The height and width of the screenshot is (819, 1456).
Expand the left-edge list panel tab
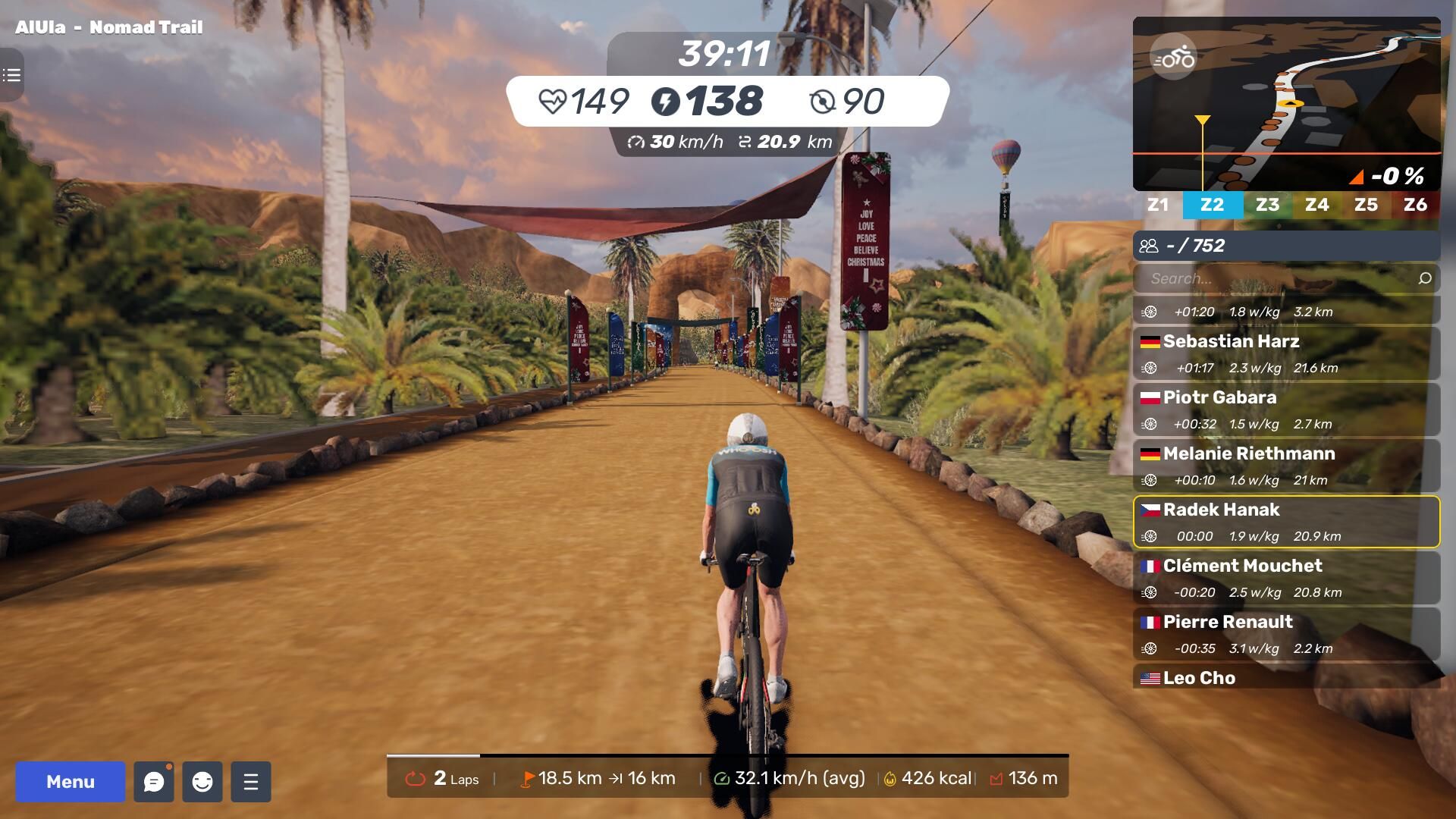[11, 75]
